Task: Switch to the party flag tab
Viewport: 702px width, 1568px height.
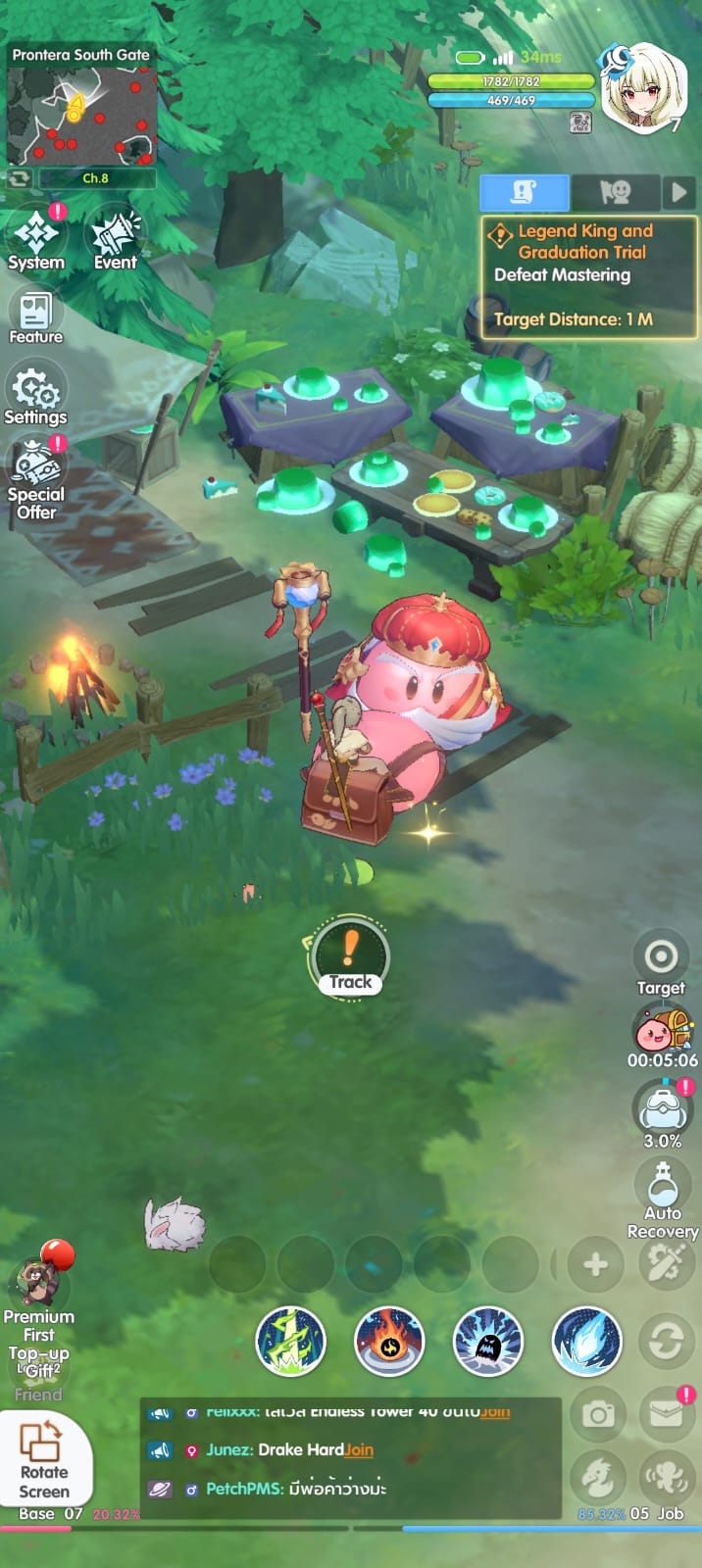Action: tap(615, 192)
